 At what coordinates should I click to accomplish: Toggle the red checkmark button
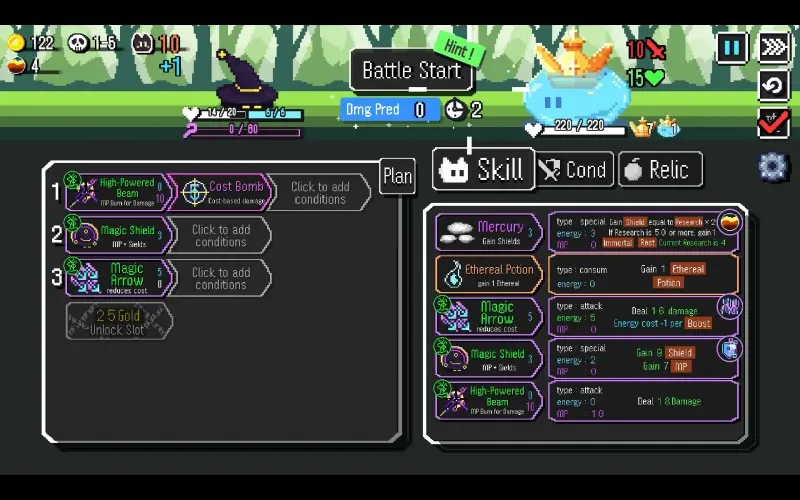coord(774,123)
